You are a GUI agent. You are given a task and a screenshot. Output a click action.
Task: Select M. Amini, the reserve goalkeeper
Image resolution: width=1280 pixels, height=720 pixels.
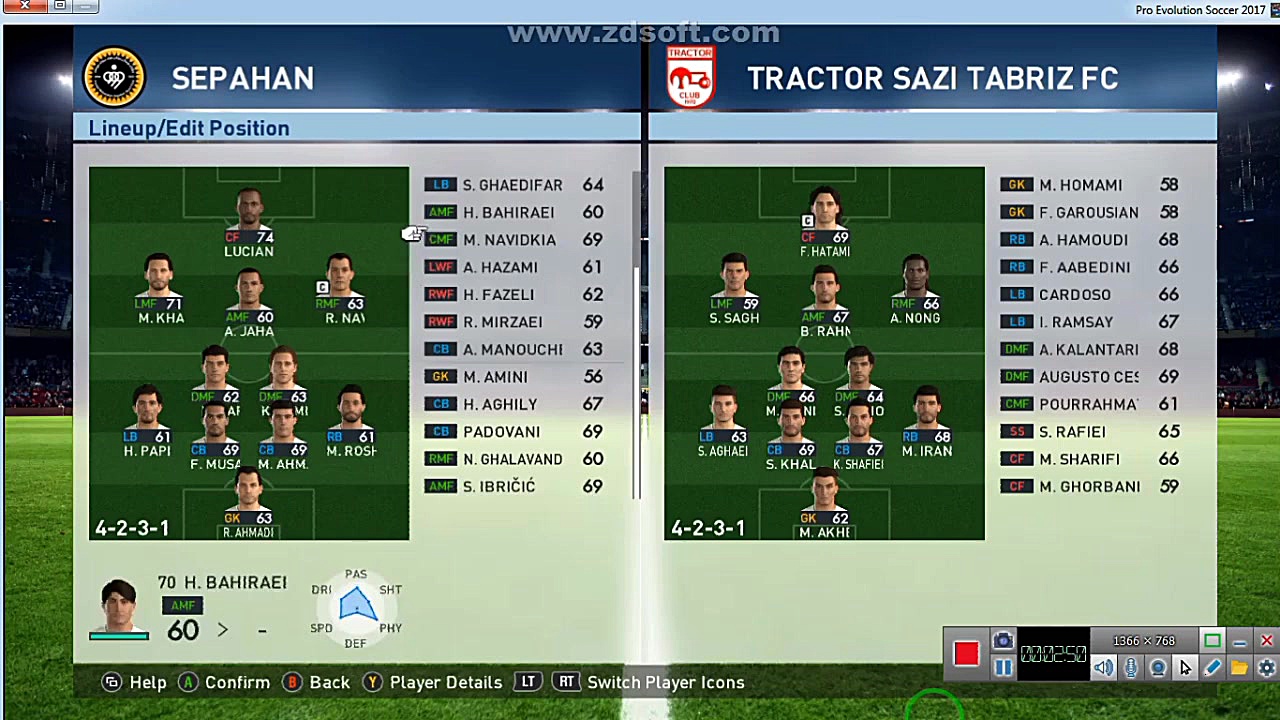[495, 377]
